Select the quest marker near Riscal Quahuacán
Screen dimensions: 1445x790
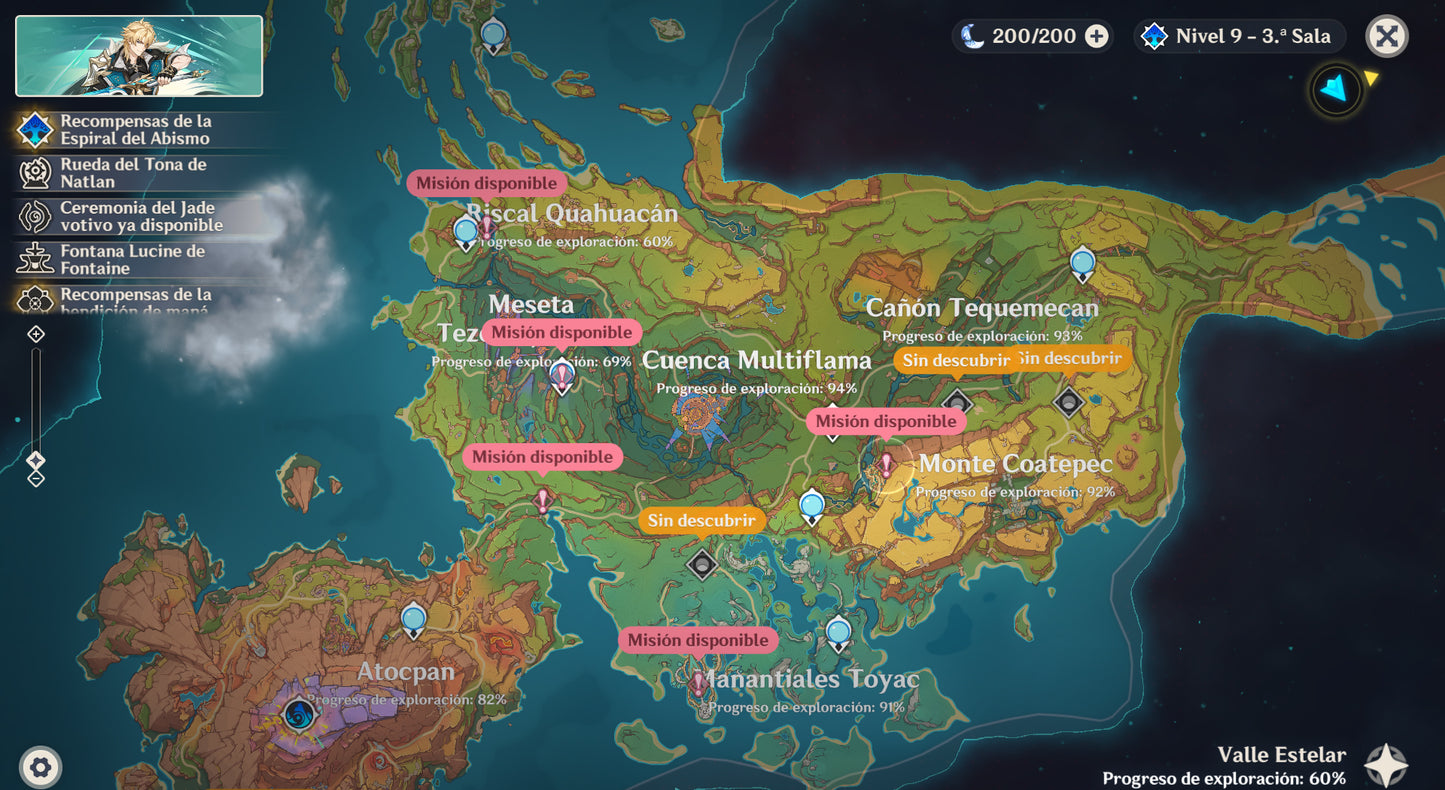[x=487, y=227]
